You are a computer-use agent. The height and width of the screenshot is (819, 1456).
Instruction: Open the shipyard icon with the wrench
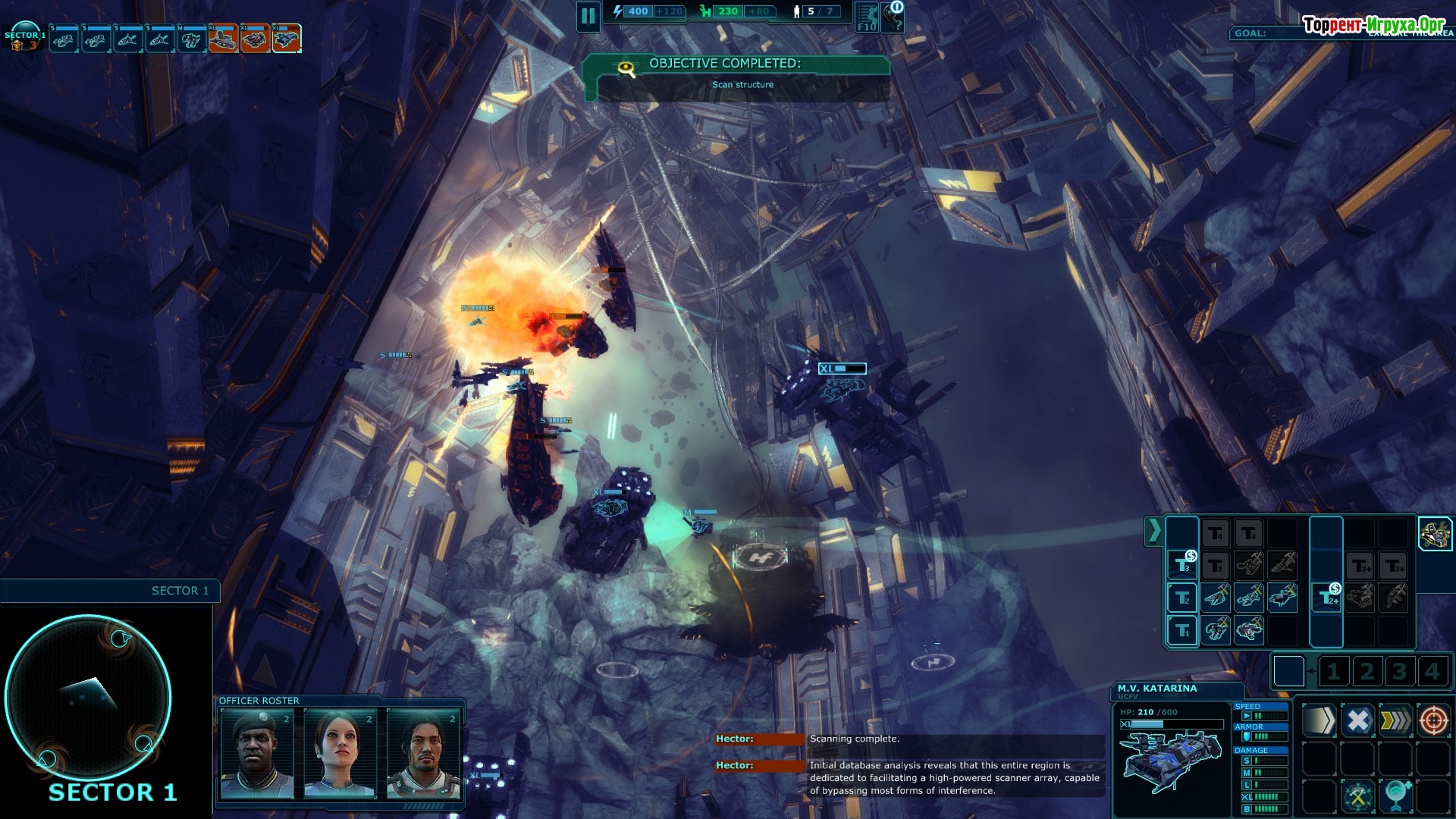(1434, 534)
